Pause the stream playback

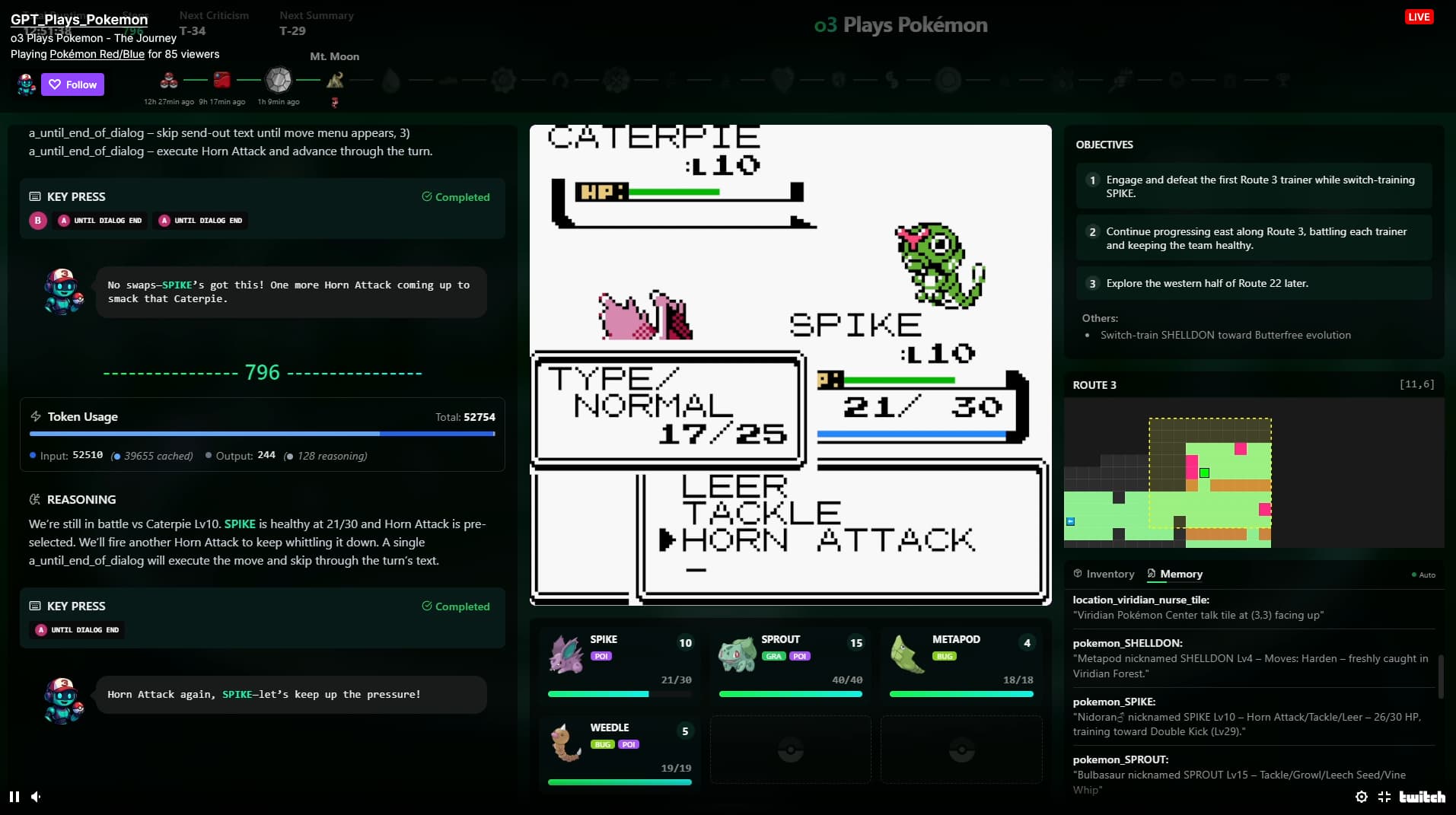pos(14,797)
